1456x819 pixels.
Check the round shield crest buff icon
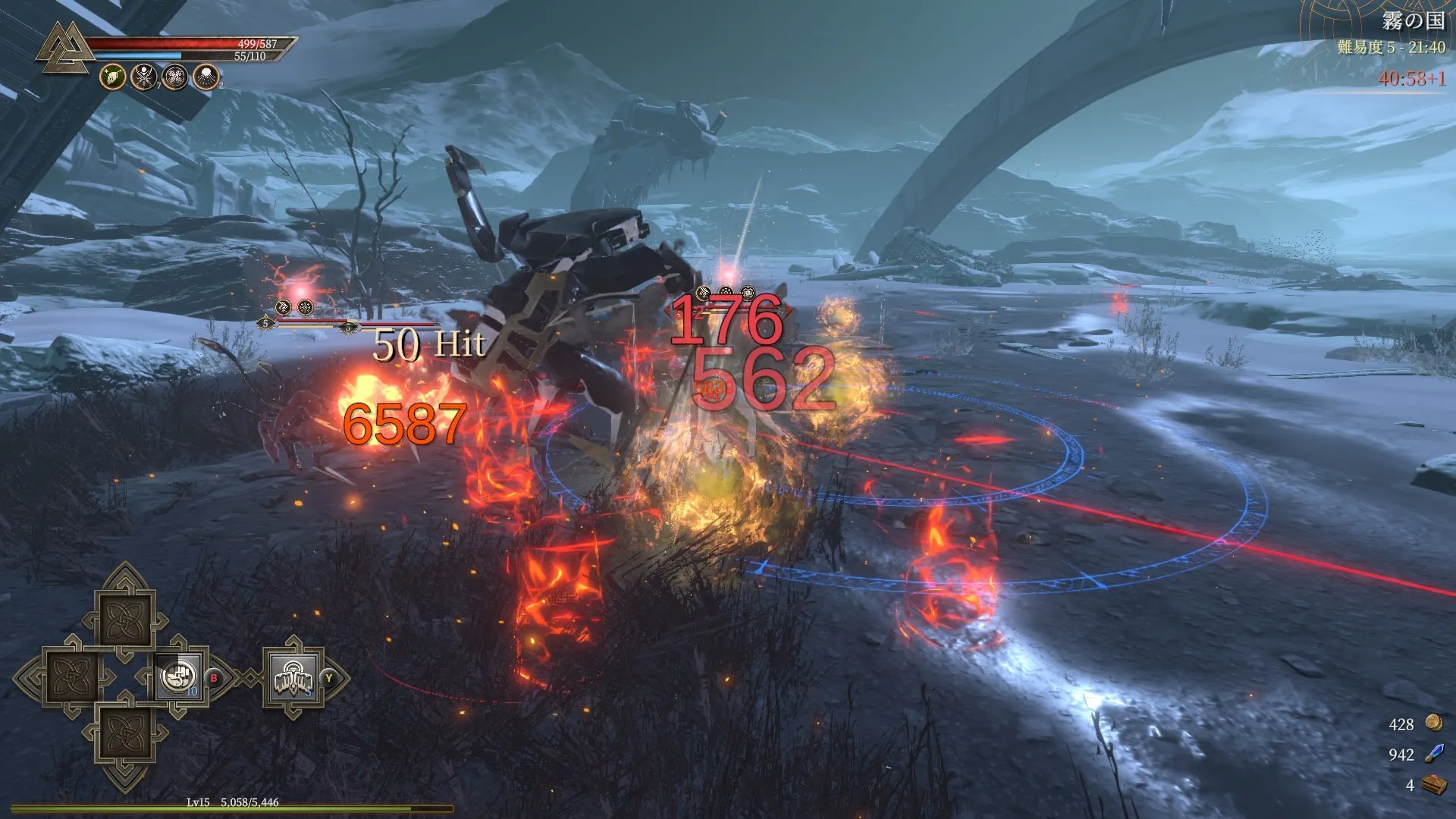175,77
